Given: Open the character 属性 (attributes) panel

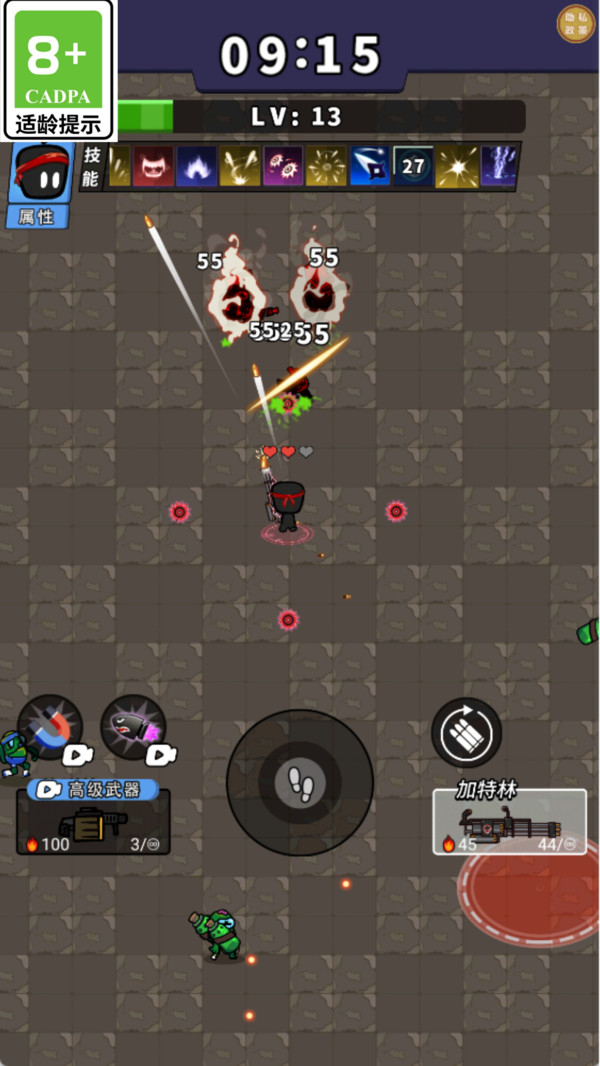Looking at the screenshot, I should (x=38, y=214).
